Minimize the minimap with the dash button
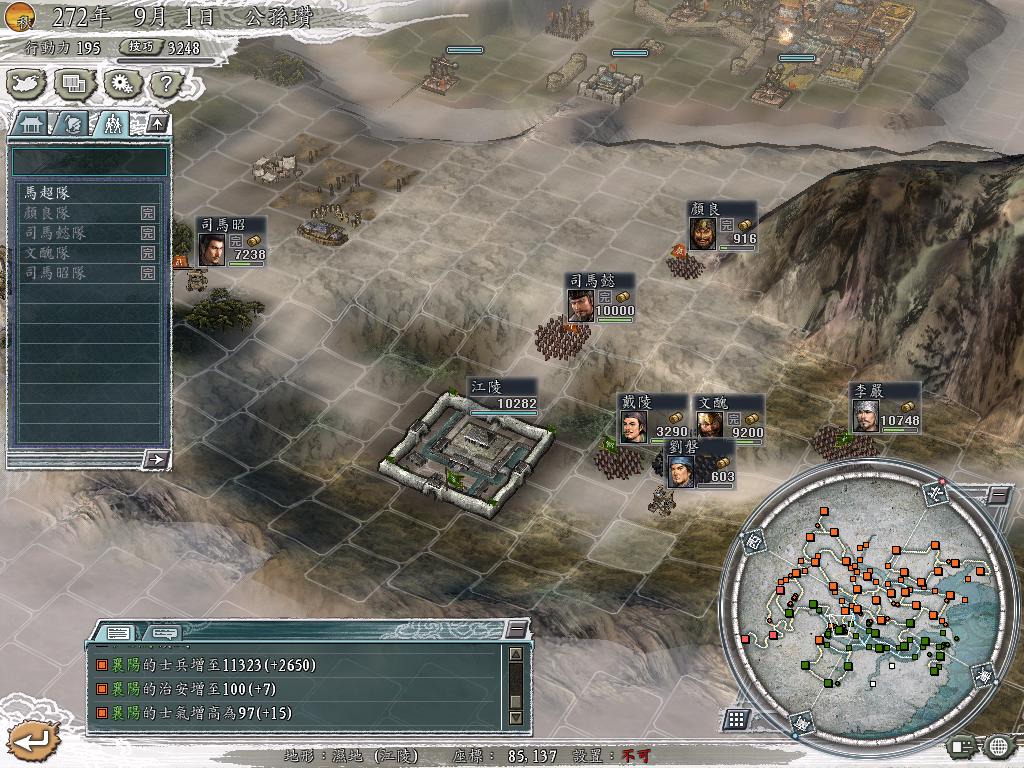 (997, 495)
